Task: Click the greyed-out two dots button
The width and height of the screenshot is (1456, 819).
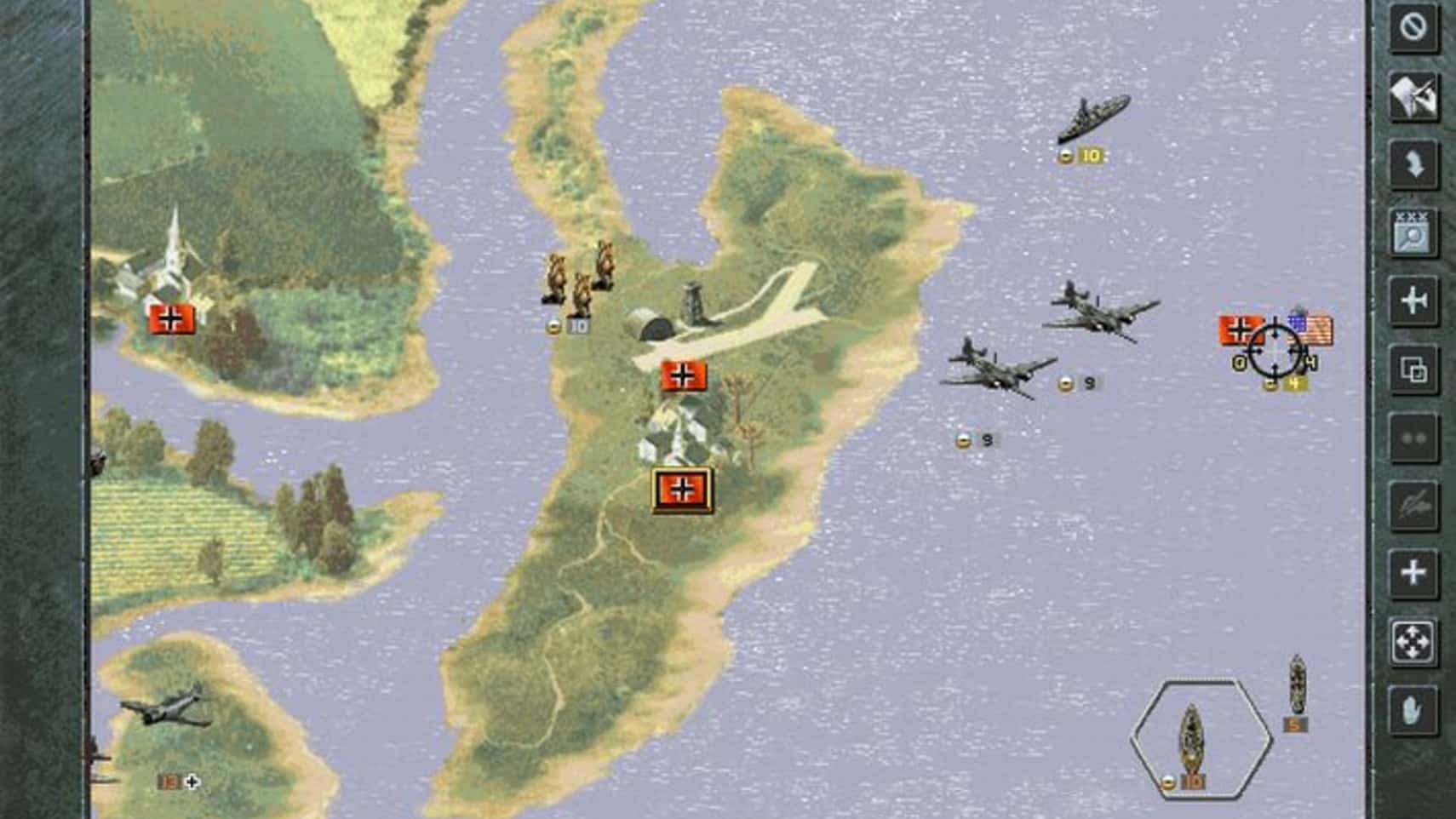Action: coord(1413,438)
